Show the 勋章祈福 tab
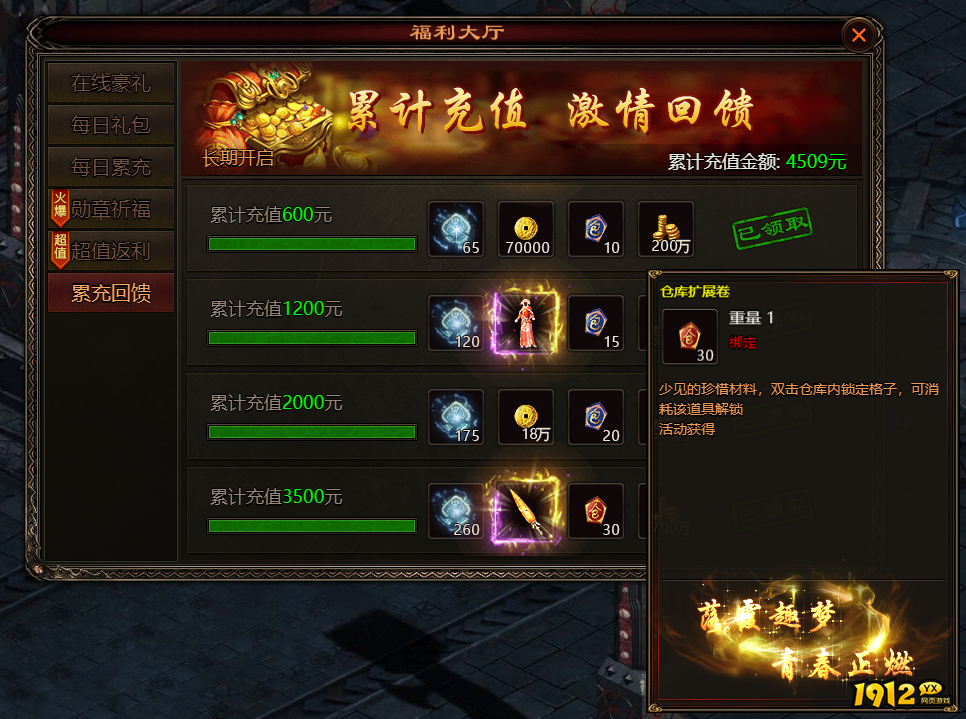The height and width of the screenshot is (719, 966). 111,209
